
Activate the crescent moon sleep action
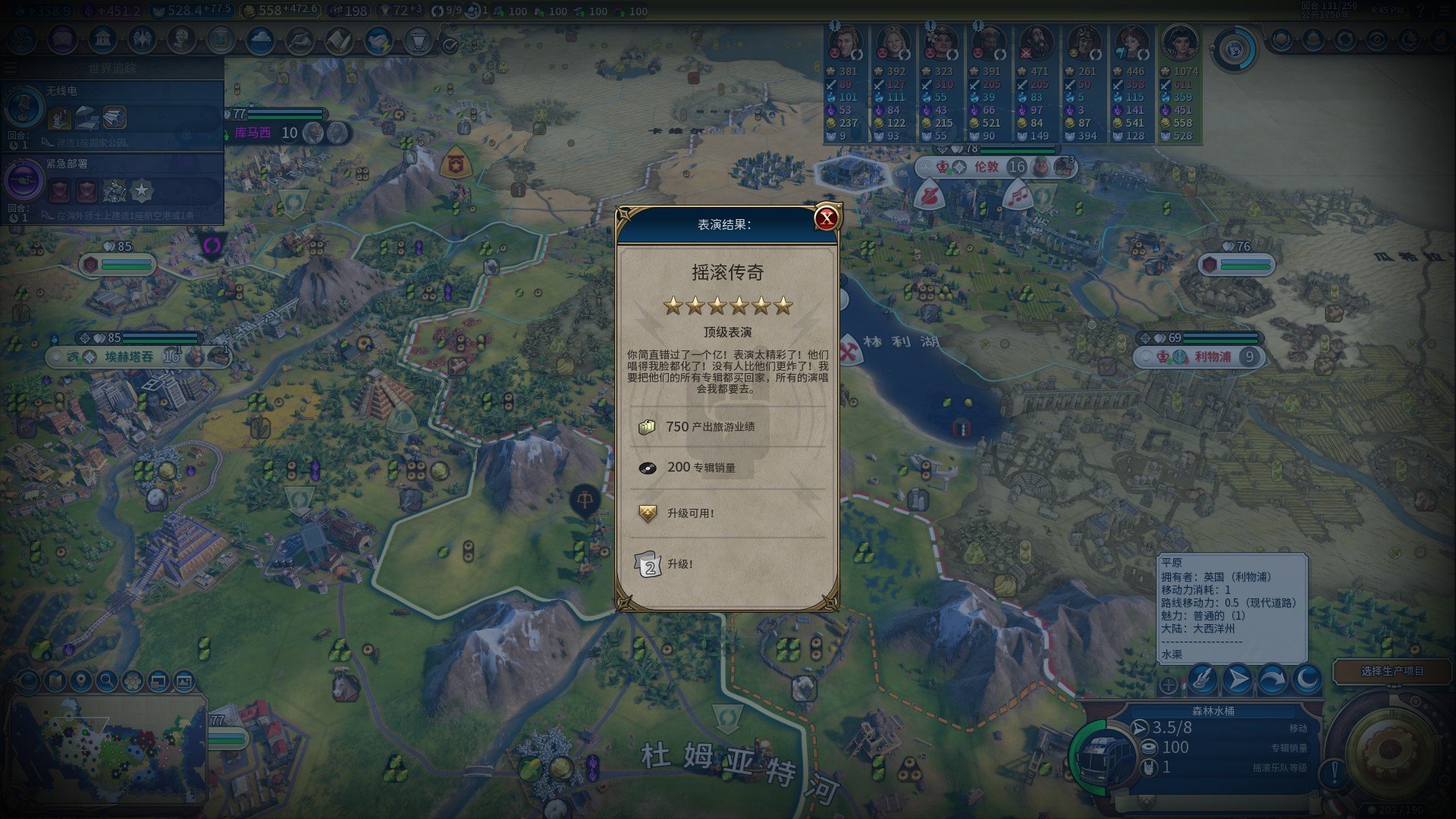1307,679
